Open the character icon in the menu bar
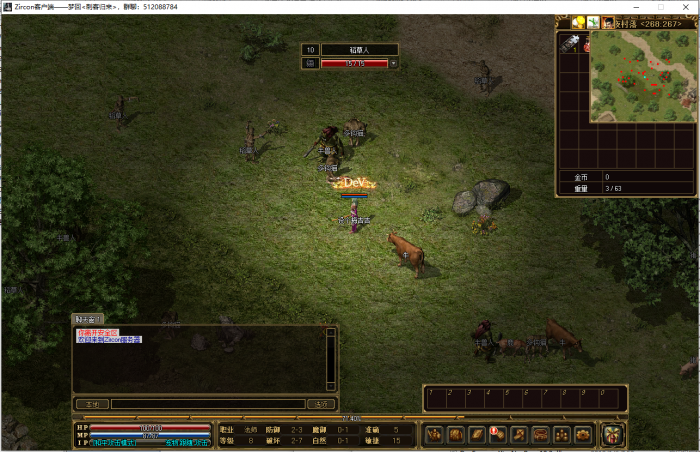 point(435,435)
